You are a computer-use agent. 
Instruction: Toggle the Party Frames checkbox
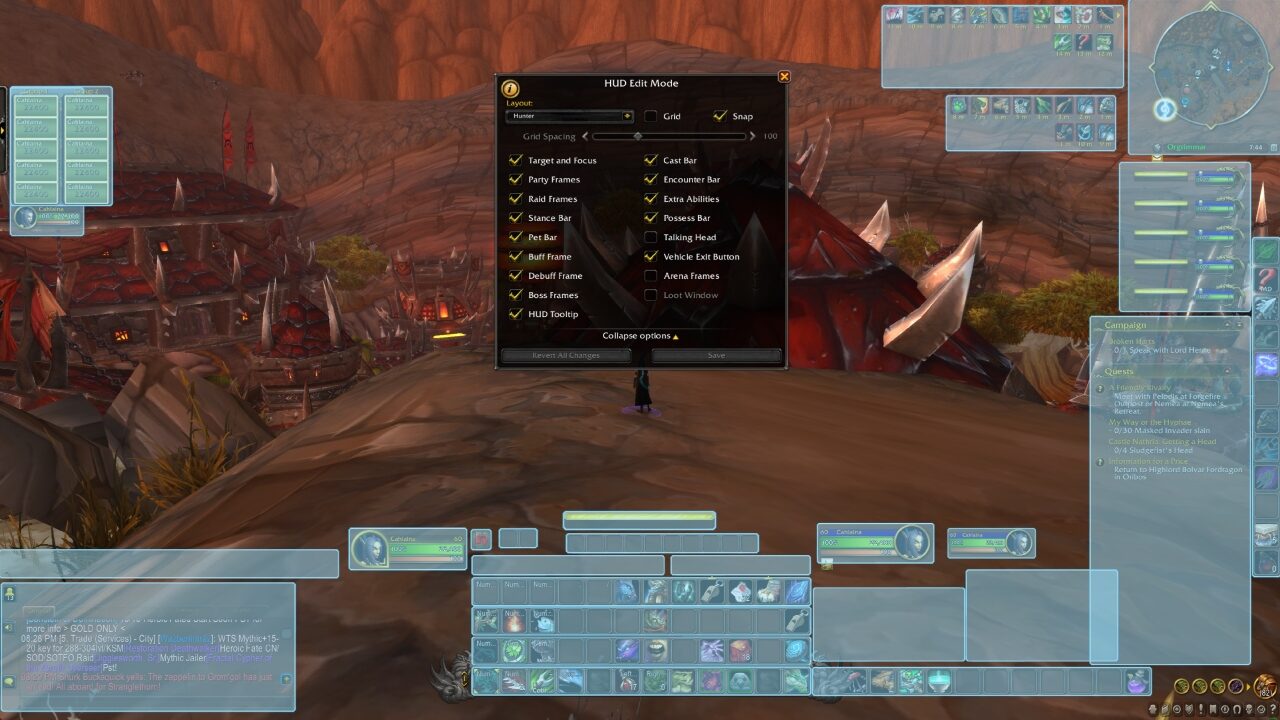coord(516,180)
